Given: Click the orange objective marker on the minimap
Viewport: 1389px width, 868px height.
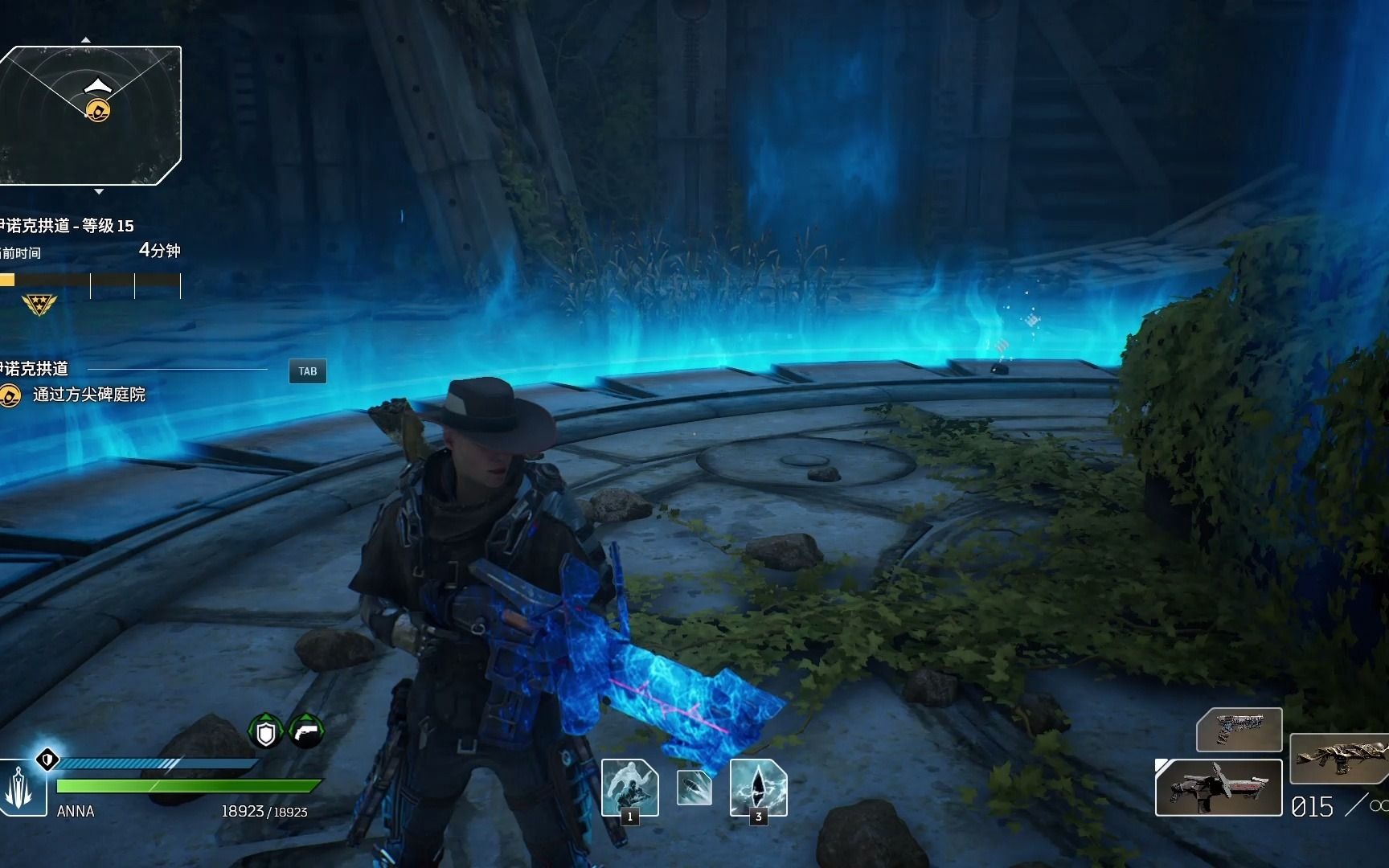Looking at the screenshot, I should (98, 110).
